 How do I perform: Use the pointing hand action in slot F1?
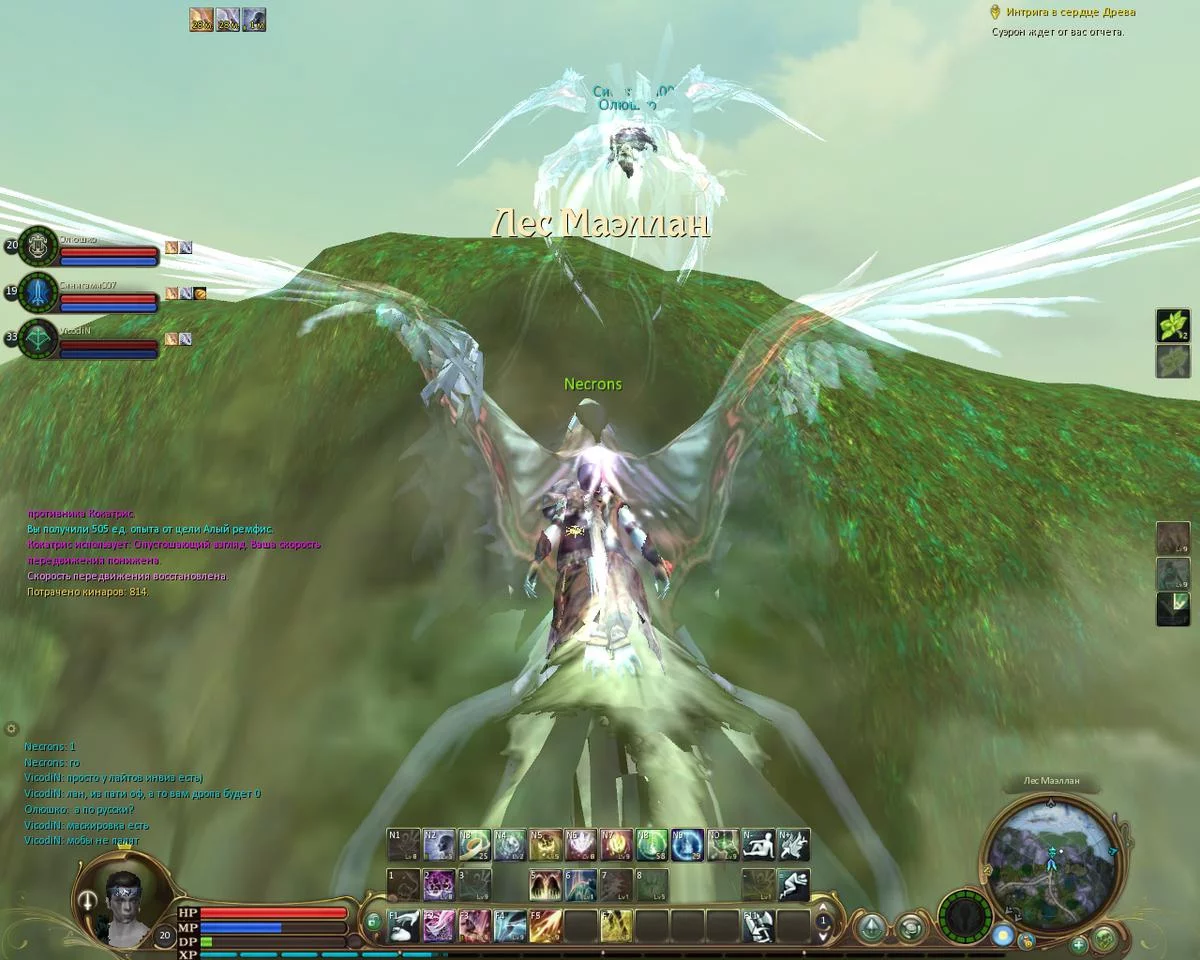click(404, 926)
